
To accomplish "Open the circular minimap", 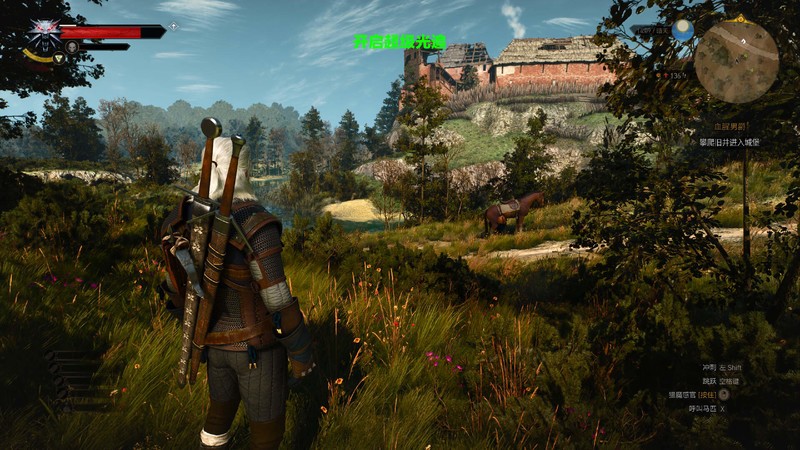I will [x=736, y=60].
